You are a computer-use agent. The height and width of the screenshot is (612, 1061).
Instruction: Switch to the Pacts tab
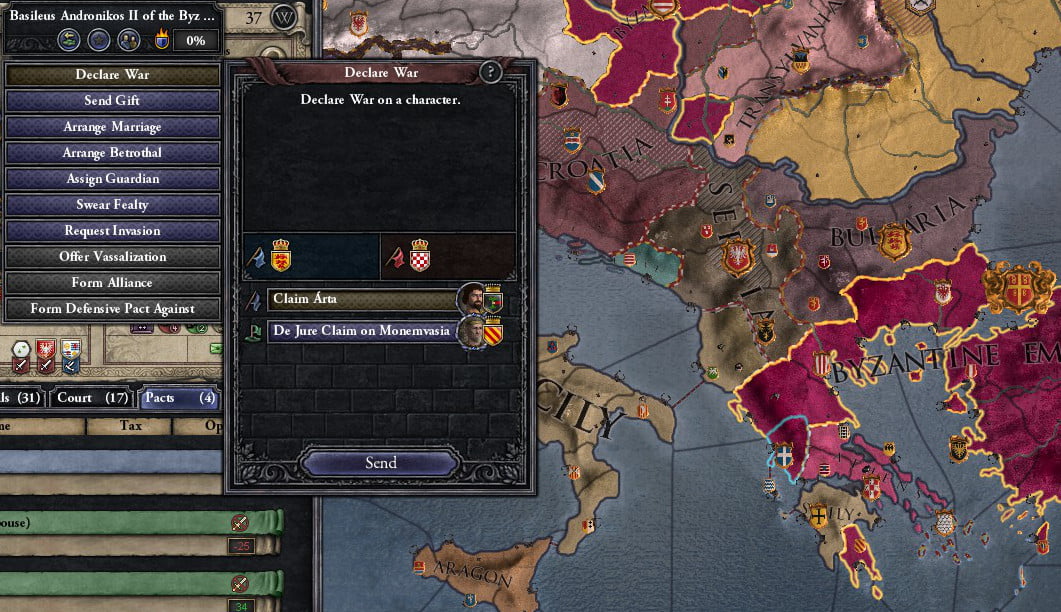[x=179, y=398]
